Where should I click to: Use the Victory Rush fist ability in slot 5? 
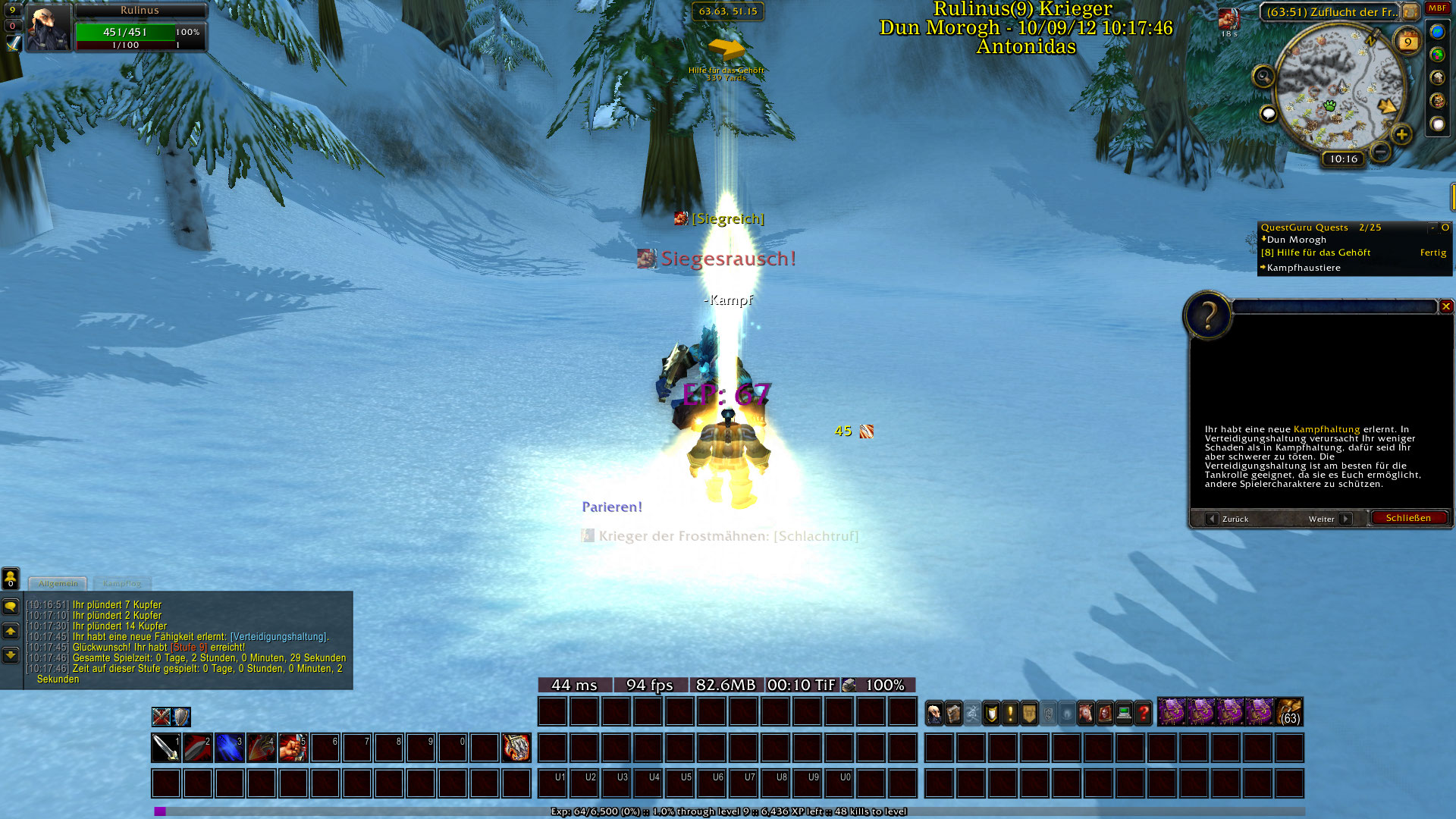293,748
